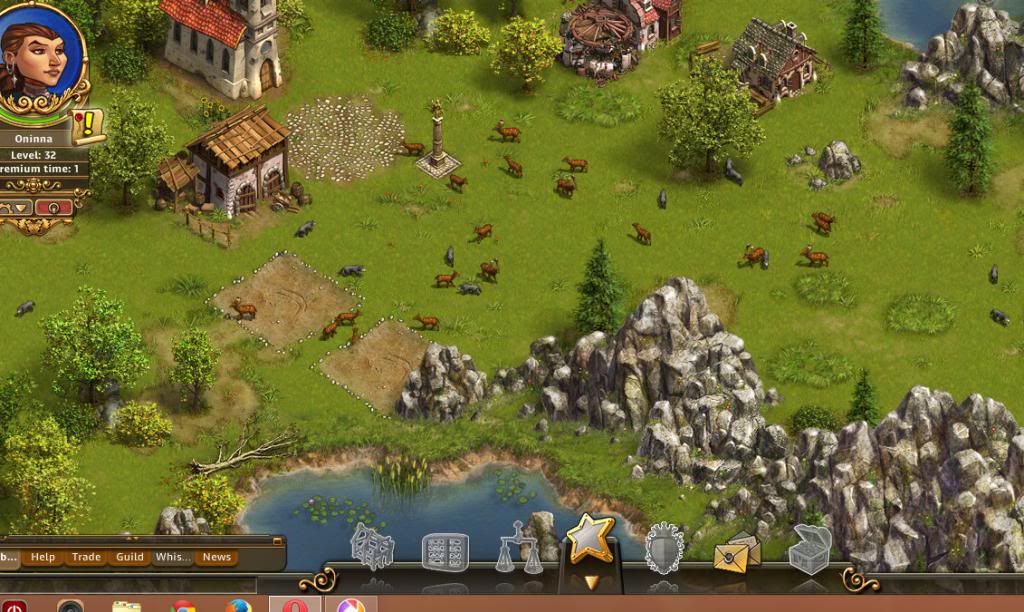The image size is (1024, 612).
Task: Switch to the Trade chat tab
Action: (x=86, y=557)
